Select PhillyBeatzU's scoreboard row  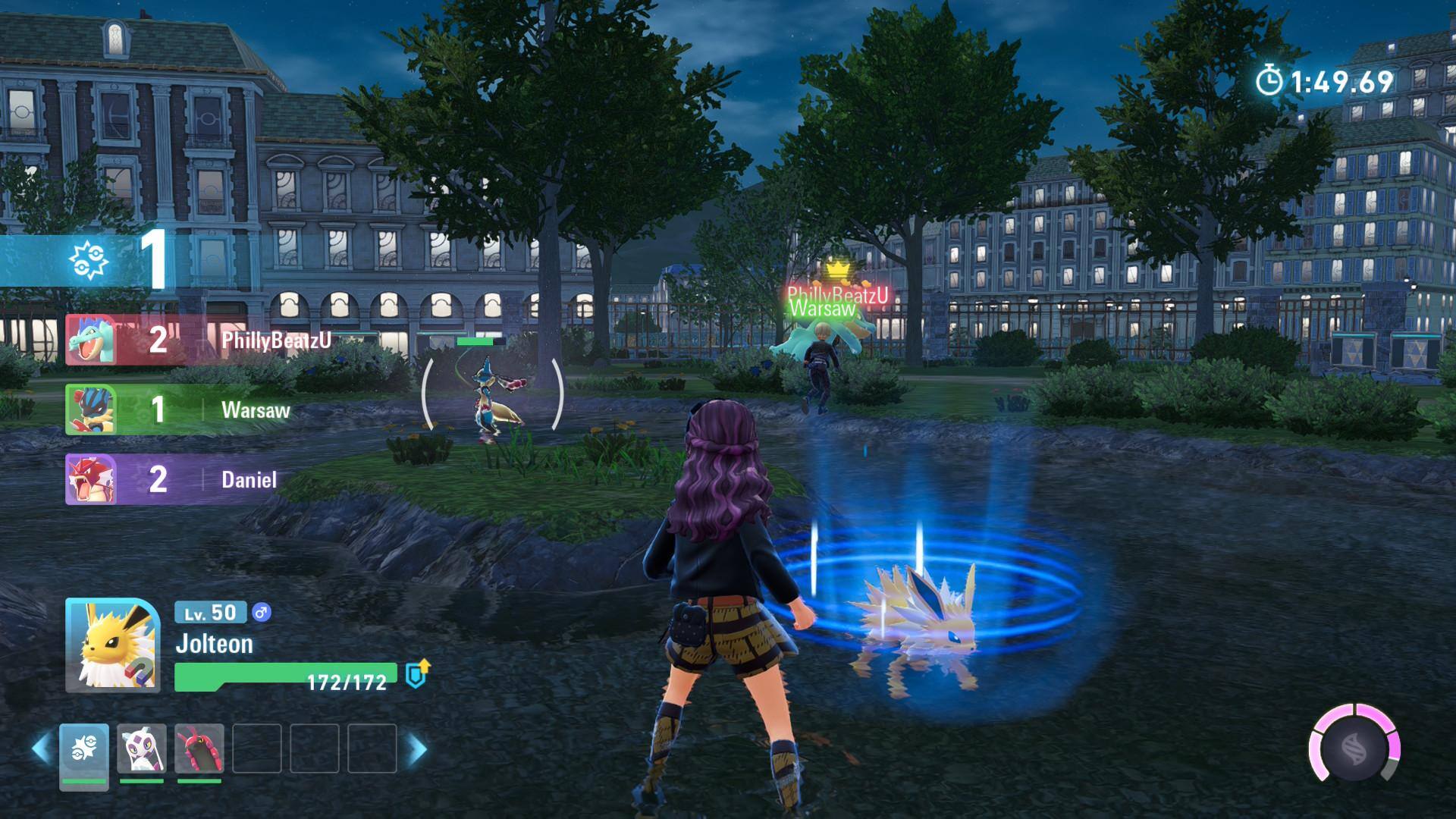(201, 340)
